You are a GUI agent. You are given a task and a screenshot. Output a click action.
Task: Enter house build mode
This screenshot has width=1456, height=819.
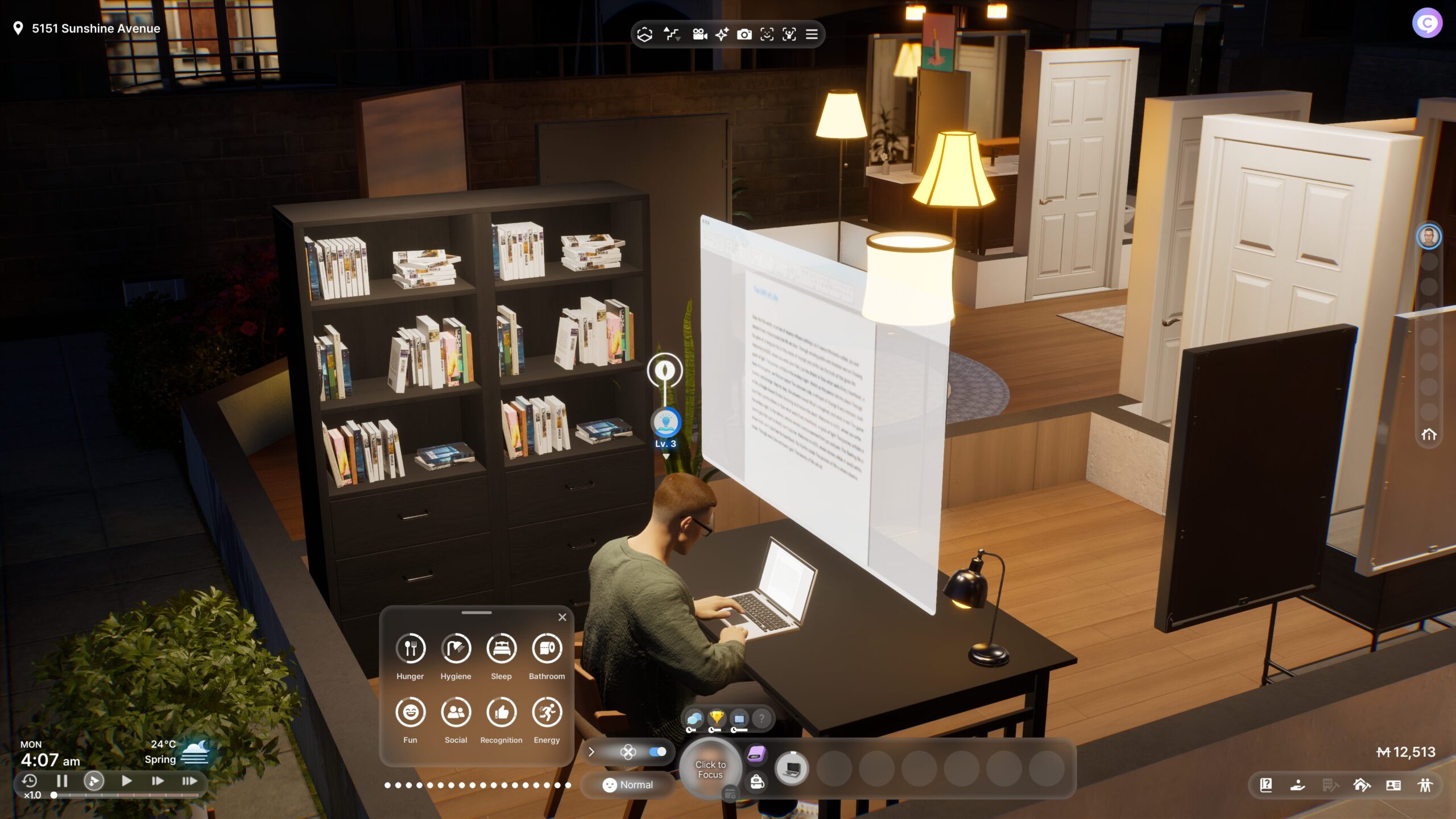(1362, 785)
